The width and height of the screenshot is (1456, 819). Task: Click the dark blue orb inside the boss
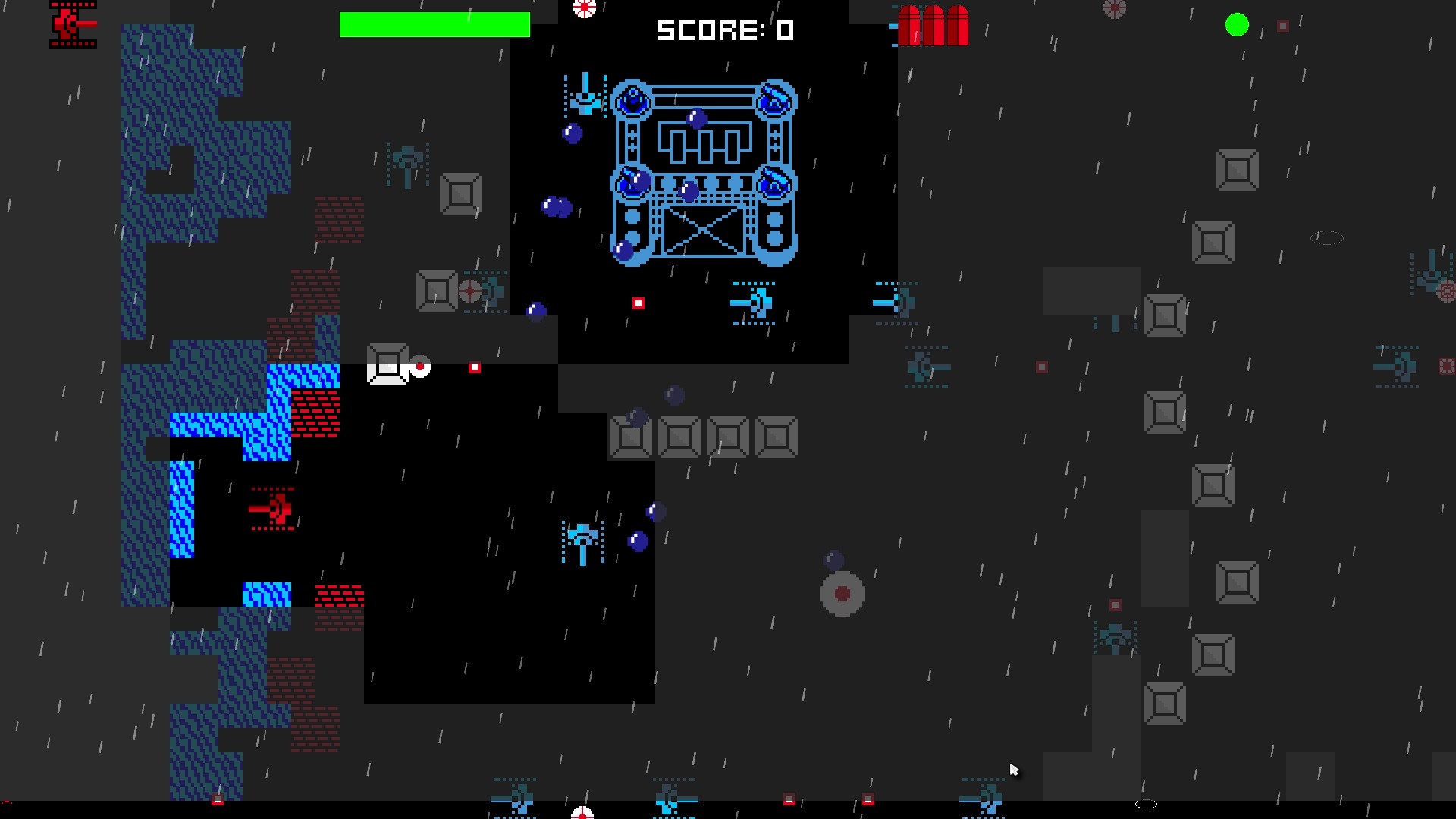click(x=695, y=120)
